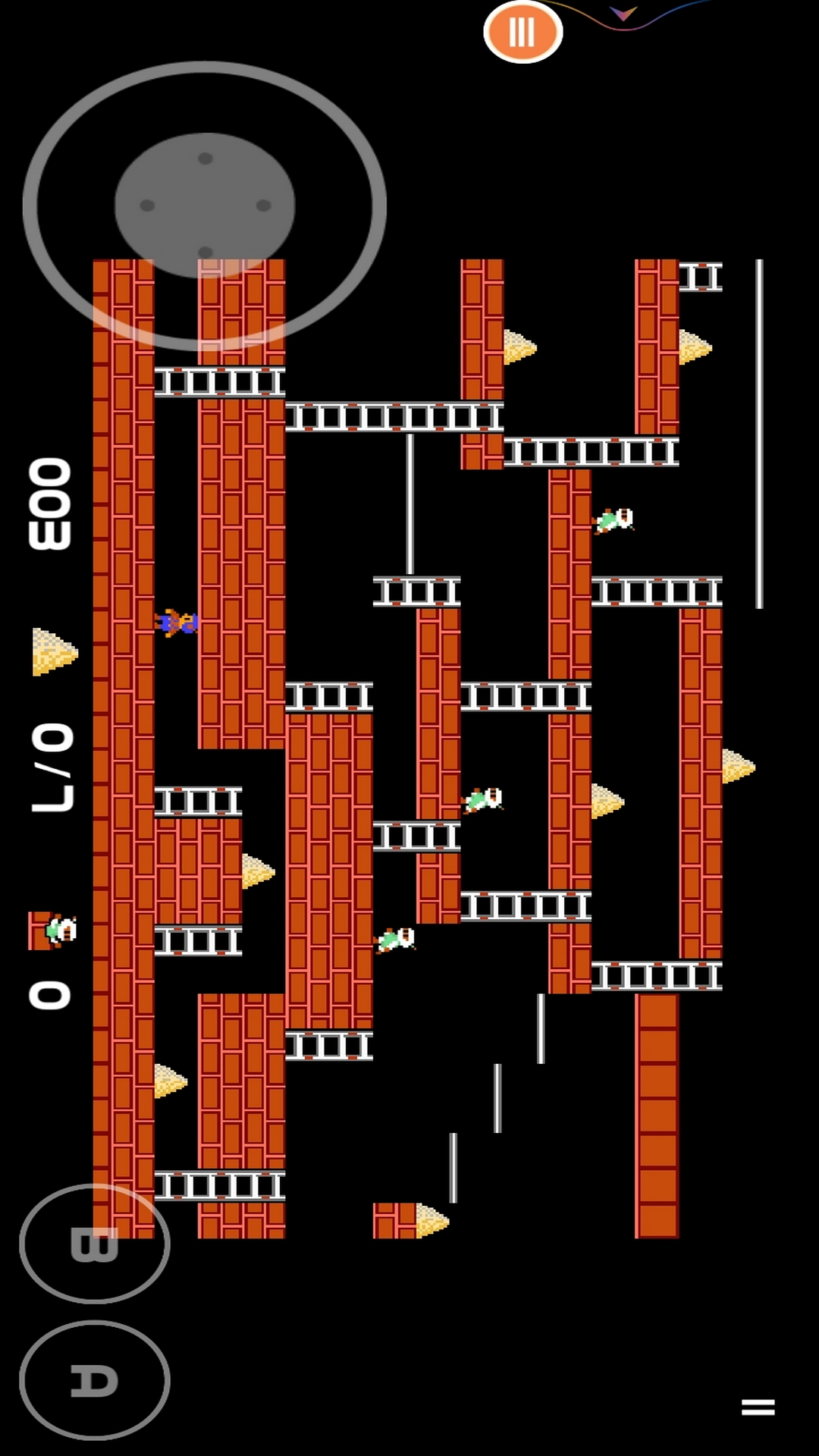Tap the round A action button

[95, 1380]
